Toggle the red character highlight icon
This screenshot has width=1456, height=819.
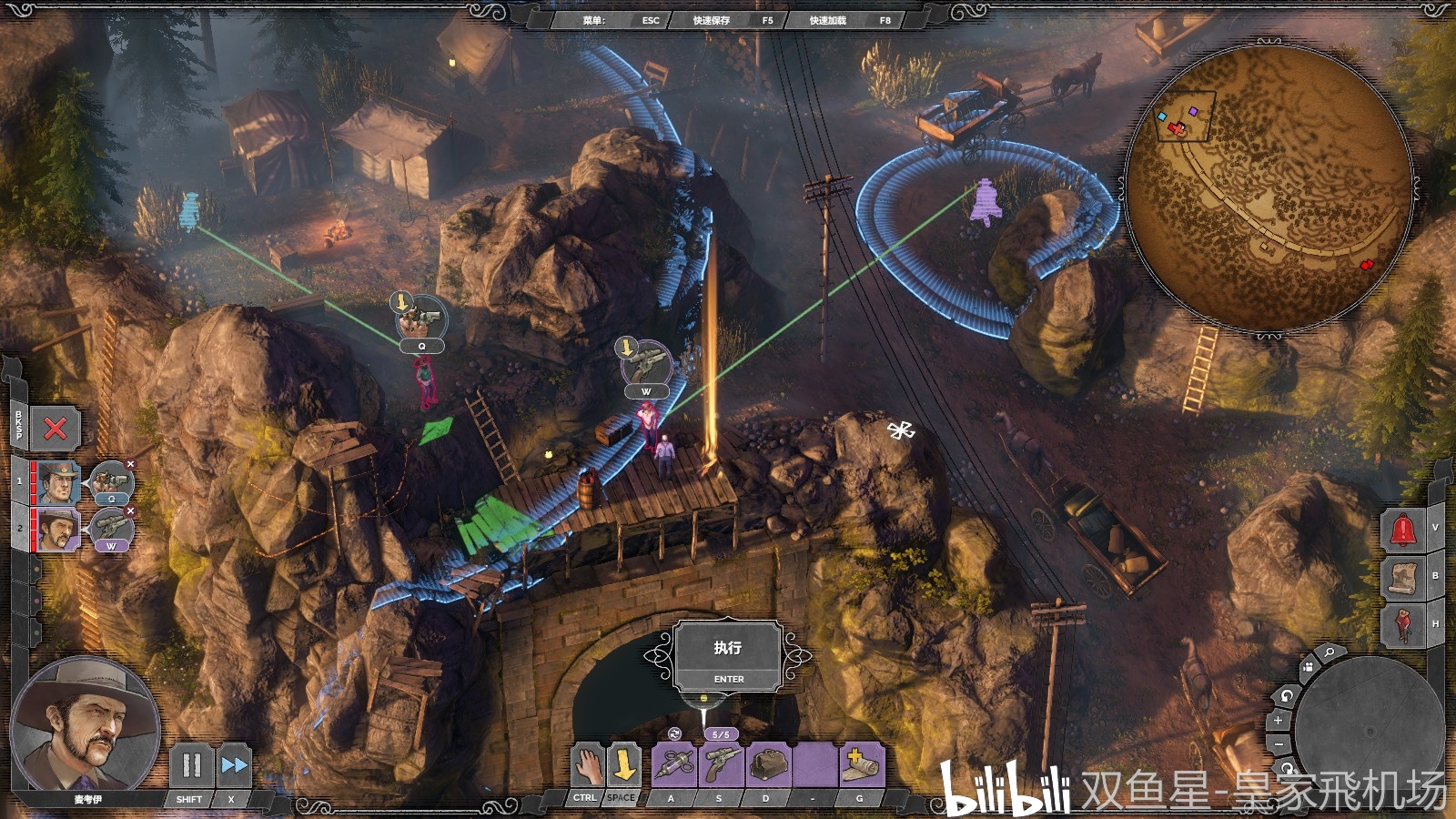(1402, 625)
